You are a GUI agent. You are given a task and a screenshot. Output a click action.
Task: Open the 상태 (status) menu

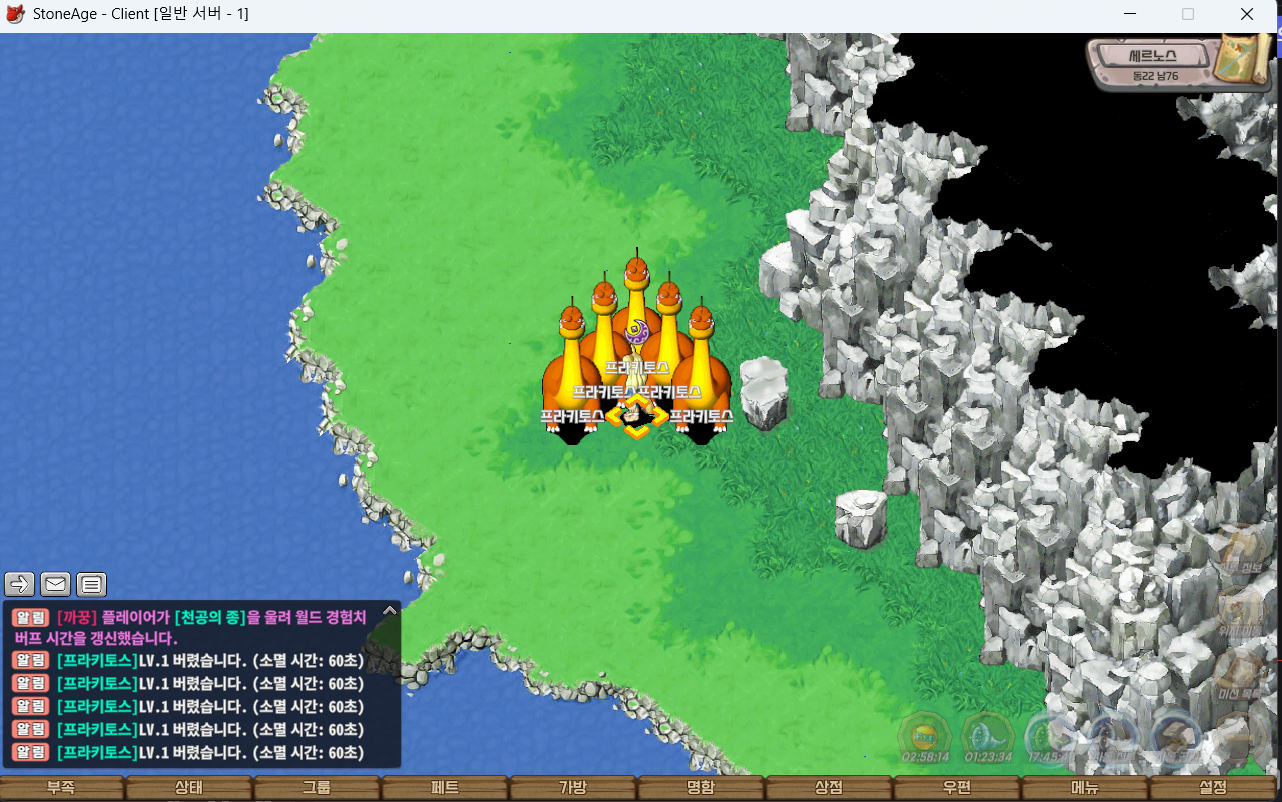point(189,788)
